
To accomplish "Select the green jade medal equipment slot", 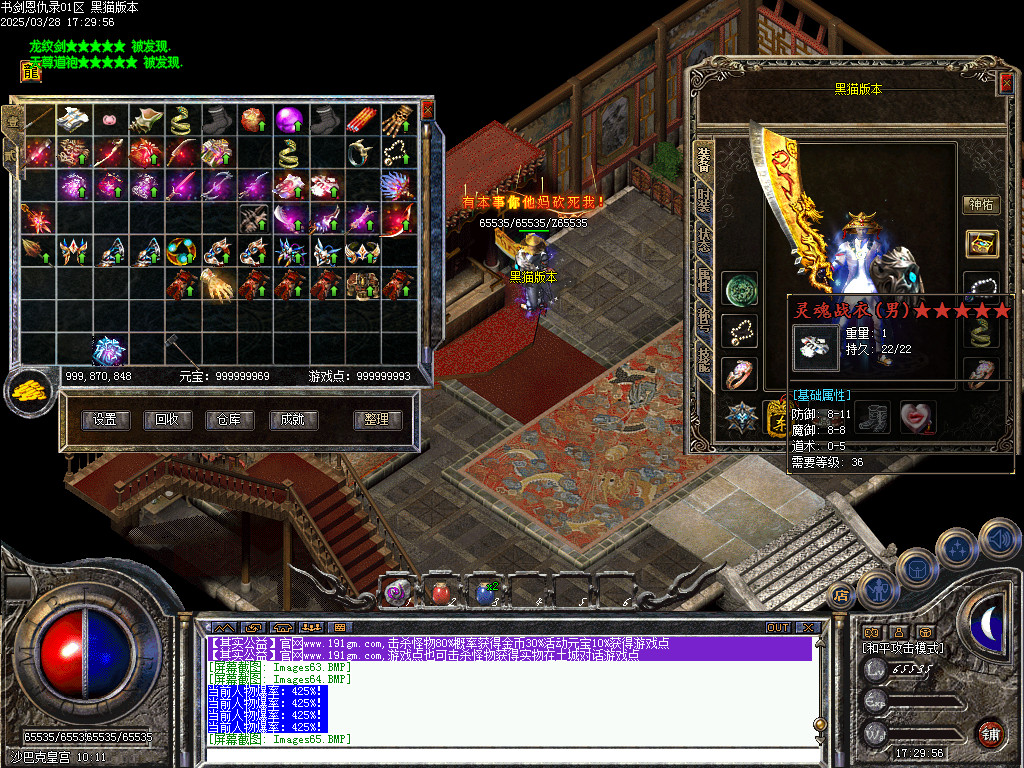I will point(740,289).
